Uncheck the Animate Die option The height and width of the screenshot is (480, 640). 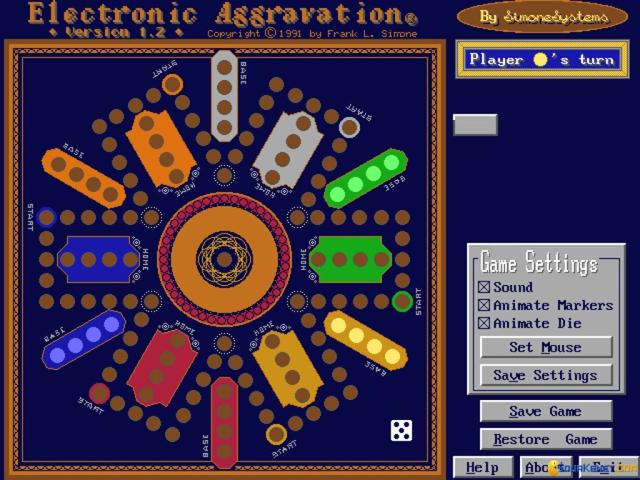(x=485, y=324)
